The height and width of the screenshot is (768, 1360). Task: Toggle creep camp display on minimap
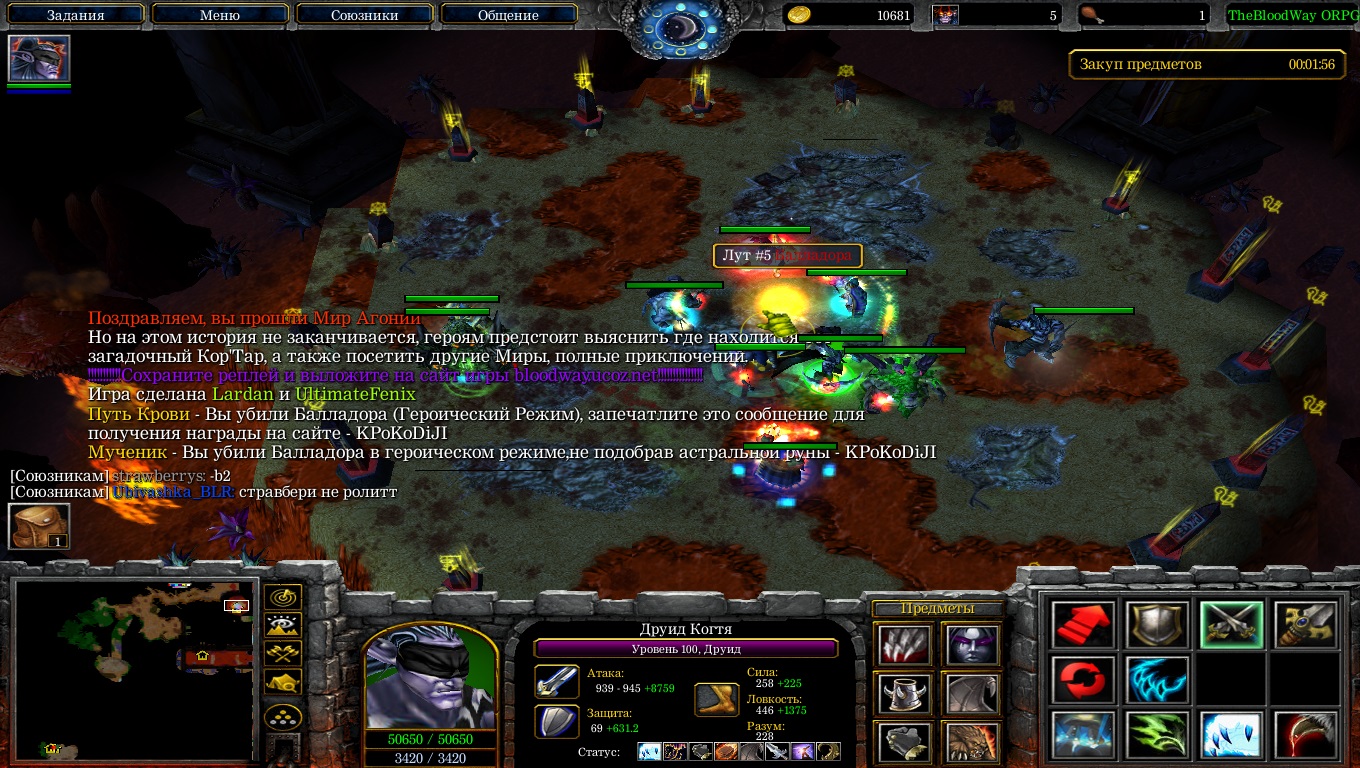283,683
